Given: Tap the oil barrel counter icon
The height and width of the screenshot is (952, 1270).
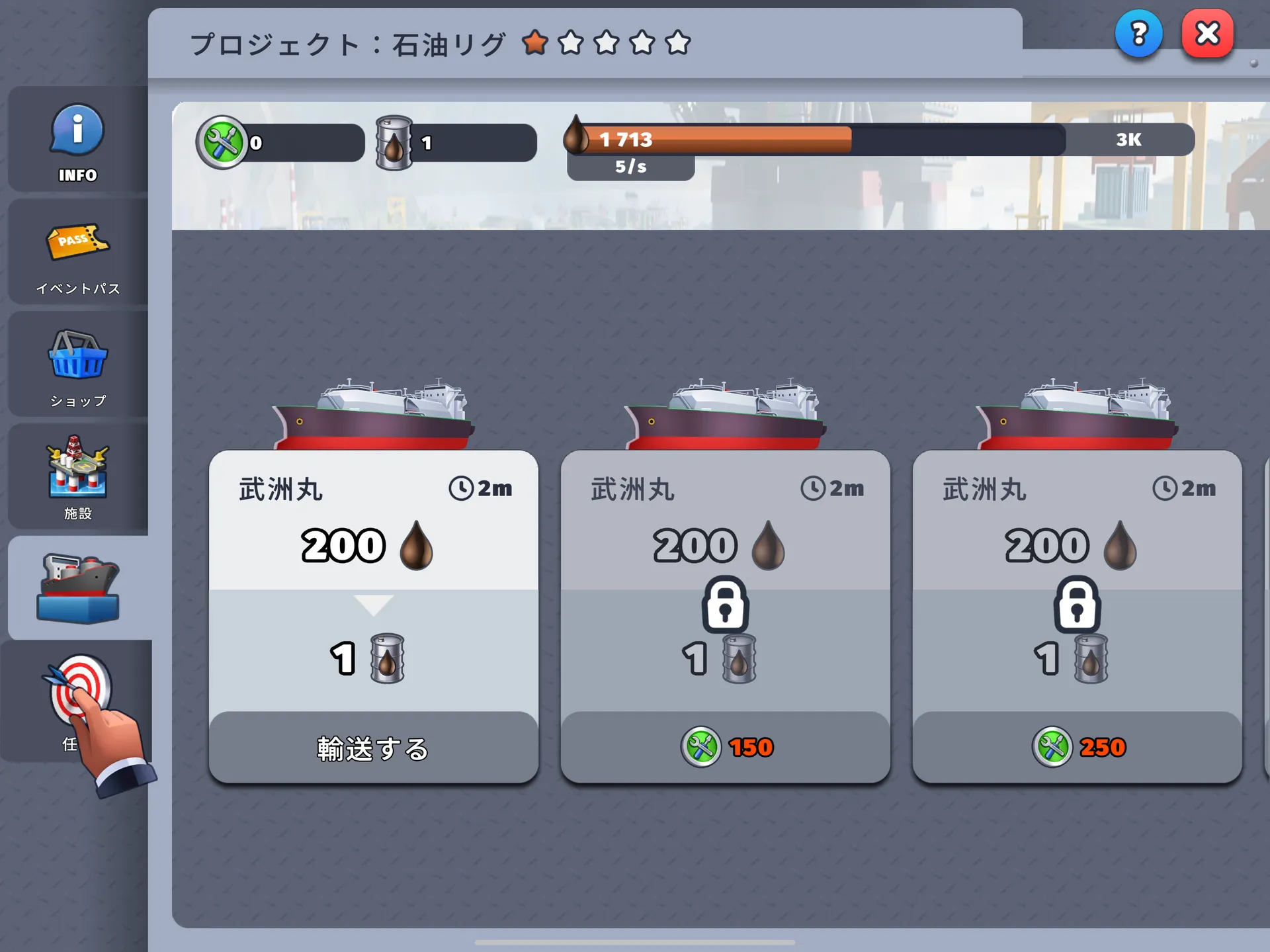Looking at the screenshot, I should [x=394, y=143].
